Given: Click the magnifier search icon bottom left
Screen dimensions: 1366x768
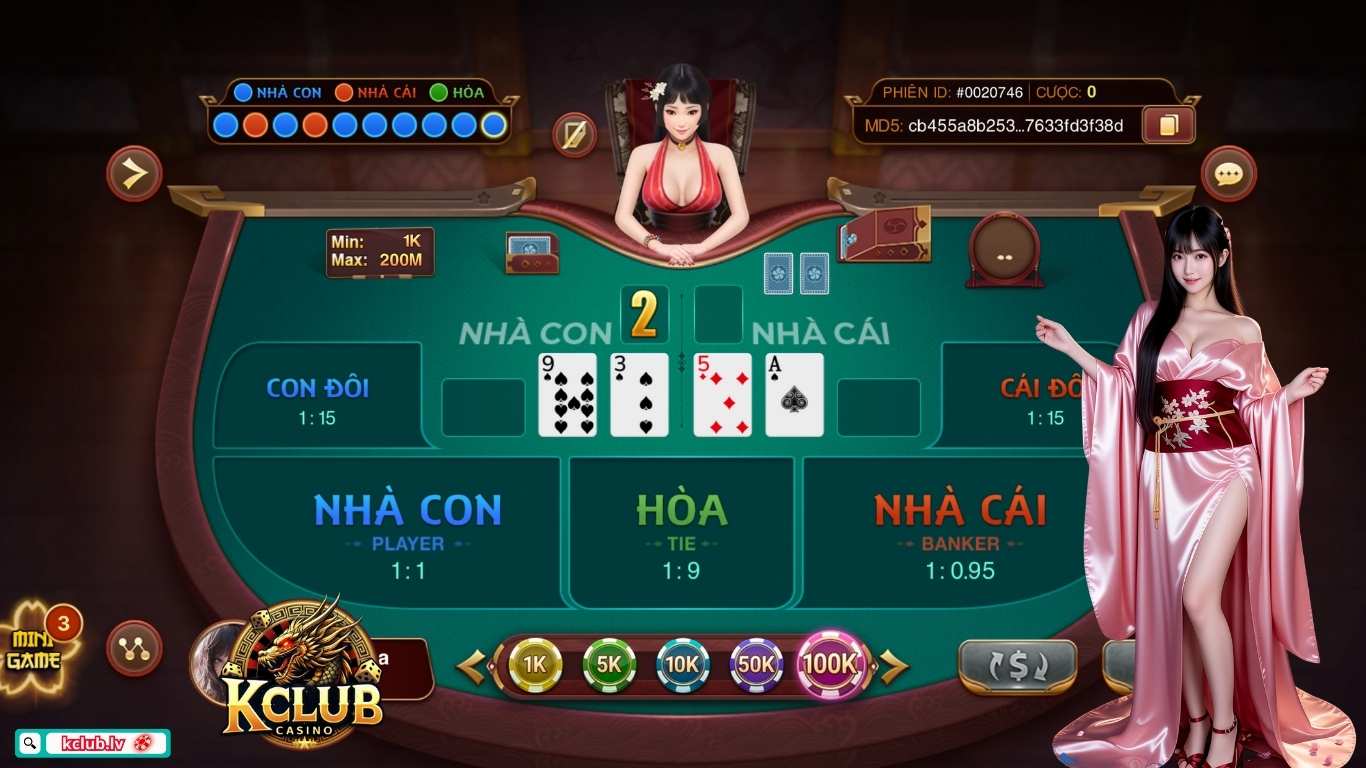Looking at the screenshot, I should click(29, 743).
